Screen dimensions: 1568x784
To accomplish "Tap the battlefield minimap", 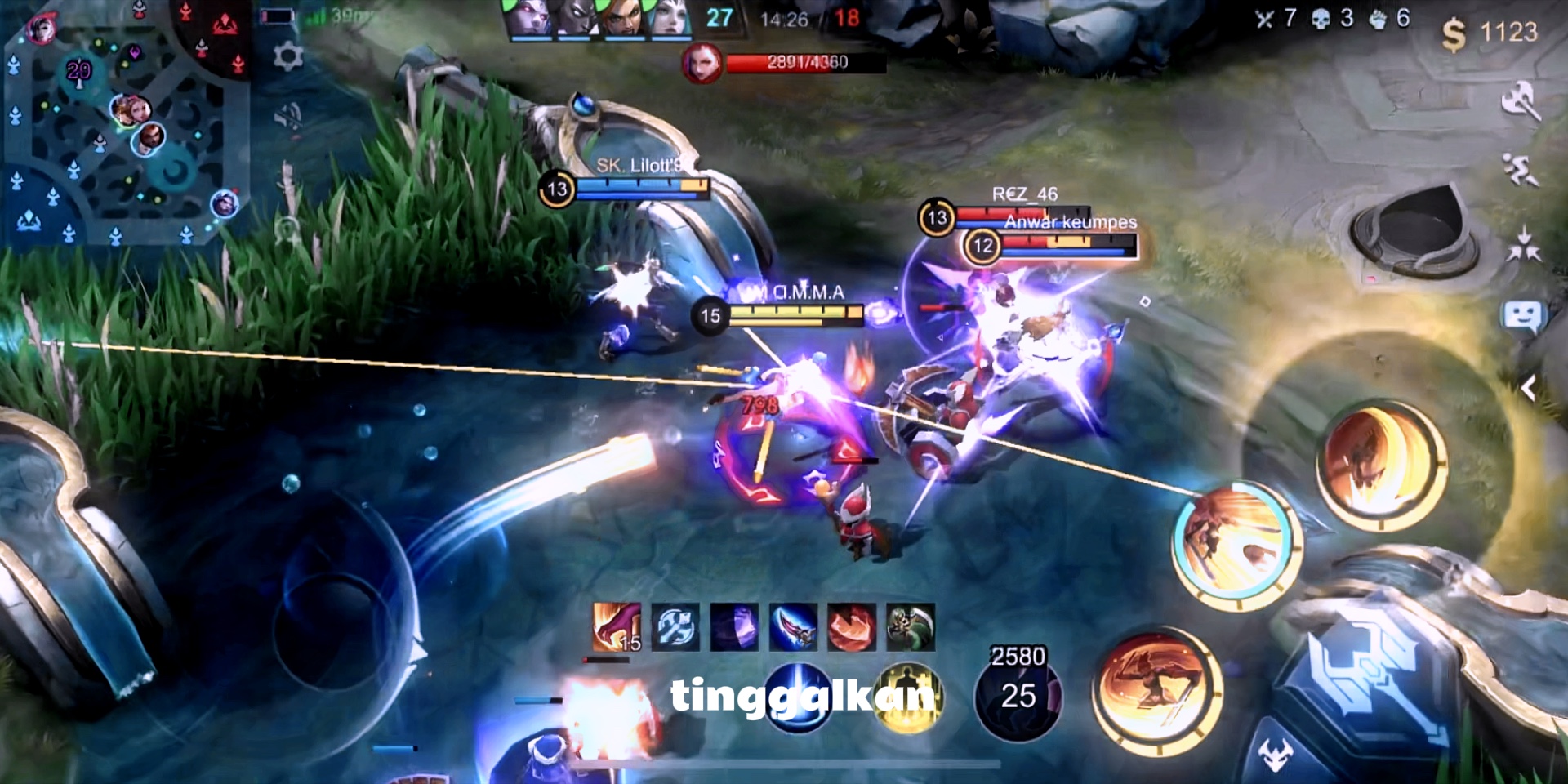I will point(122,122).
